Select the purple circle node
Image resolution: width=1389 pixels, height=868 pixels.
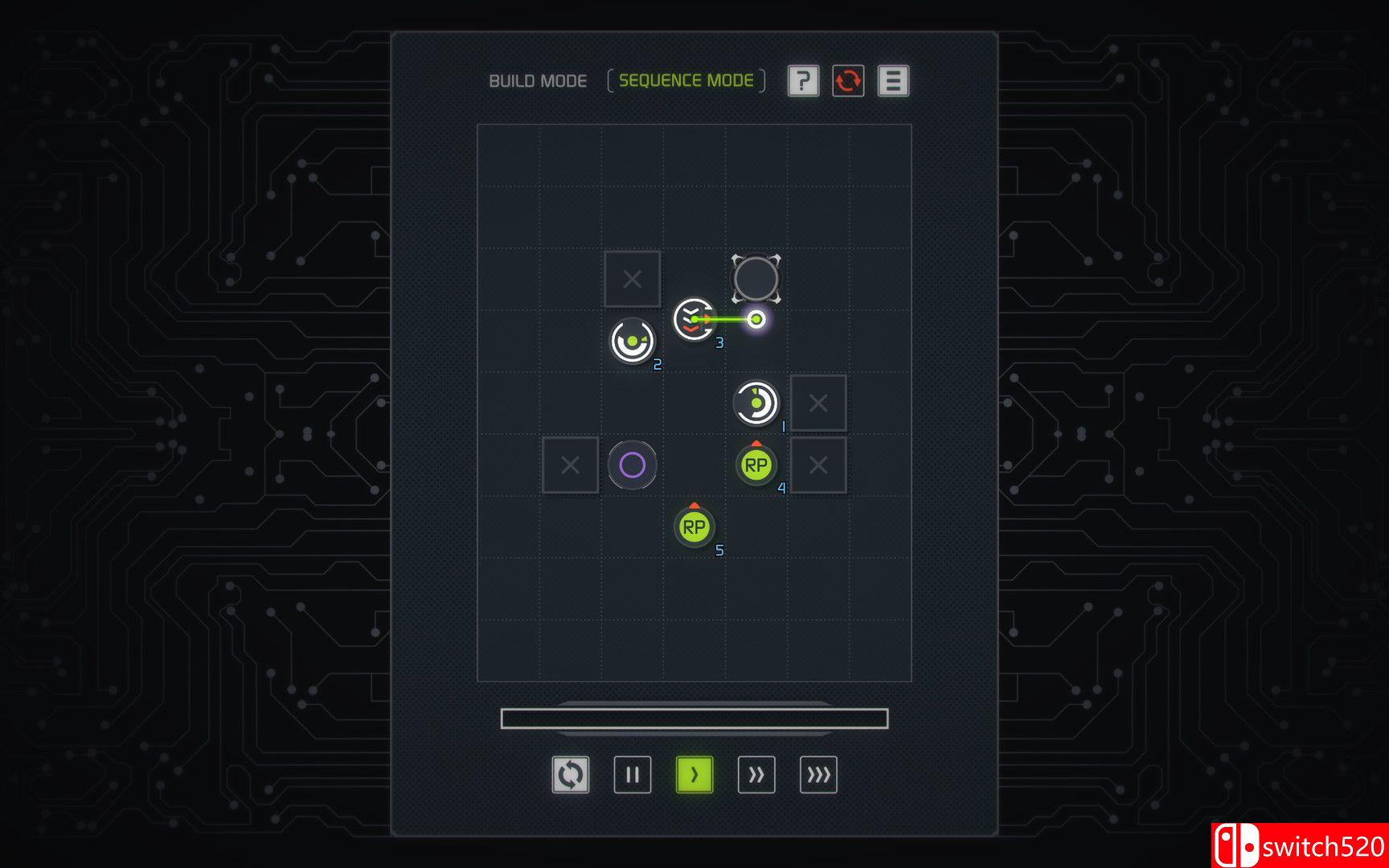click(x=634, y=465)
